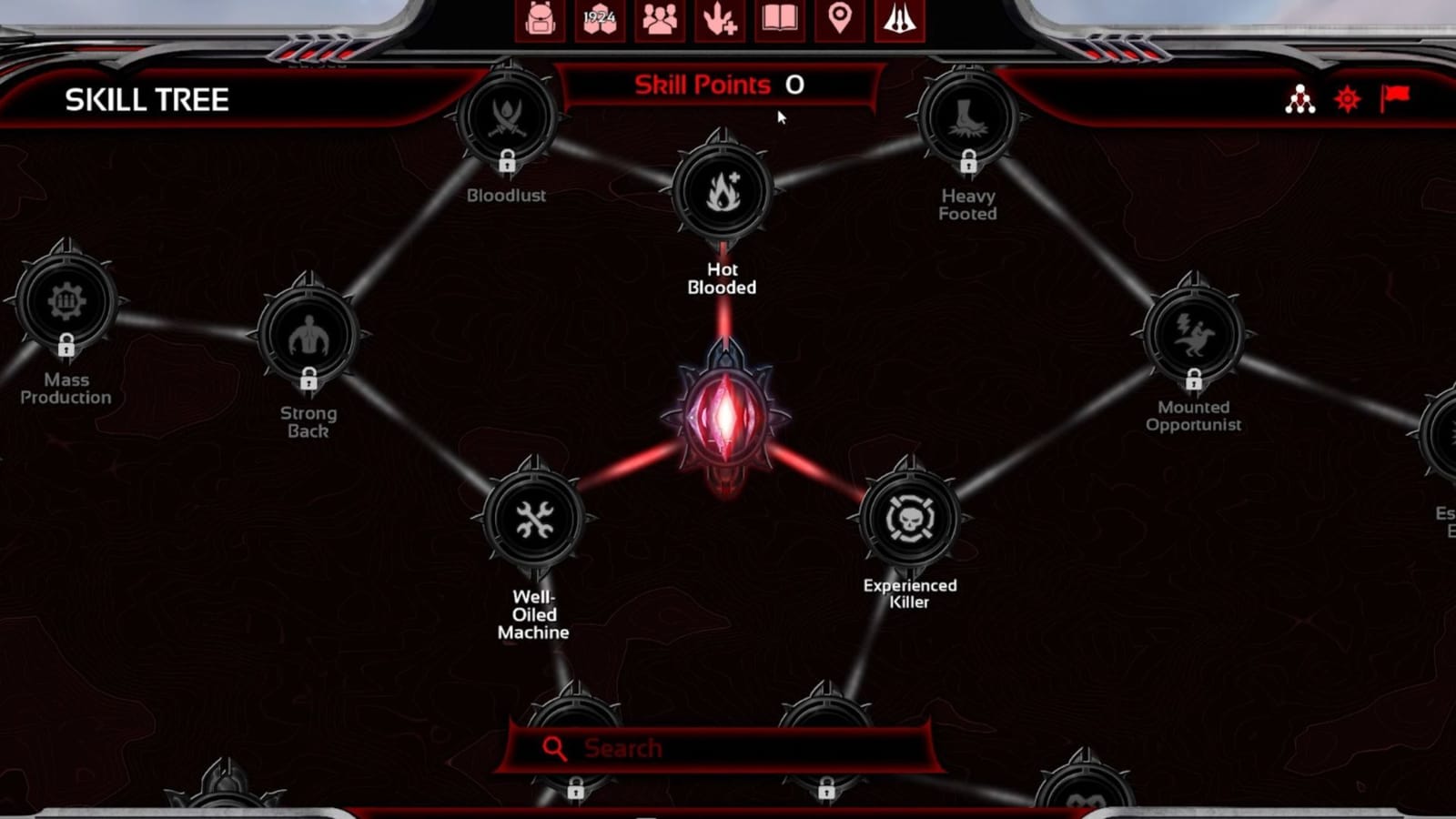This screenshot has width=1456, height=819.
Task: Open the skill tree network icon
Action: [x=1299, y=100]
